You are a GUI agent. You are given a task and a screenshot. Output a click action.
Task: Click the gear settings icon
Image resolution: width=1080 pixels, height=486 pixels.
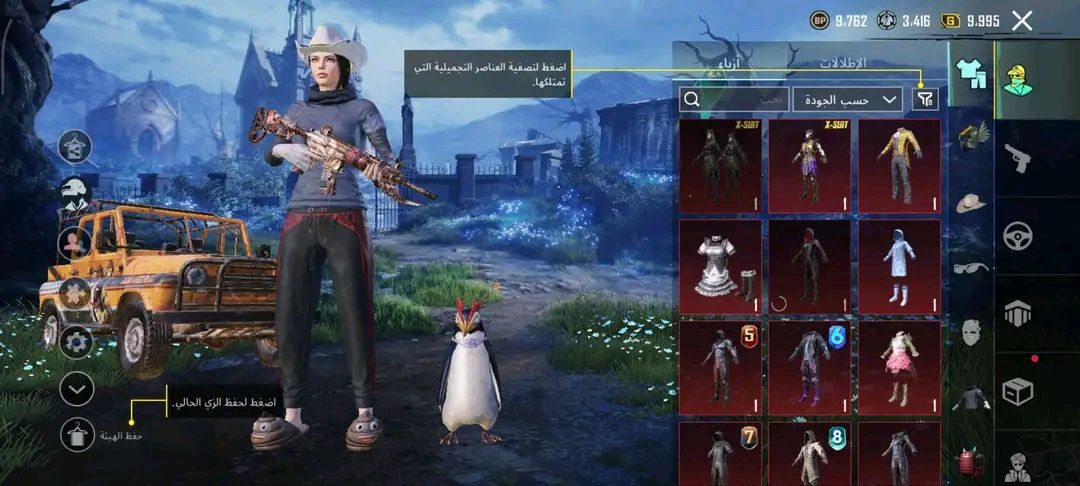(77, 342)
